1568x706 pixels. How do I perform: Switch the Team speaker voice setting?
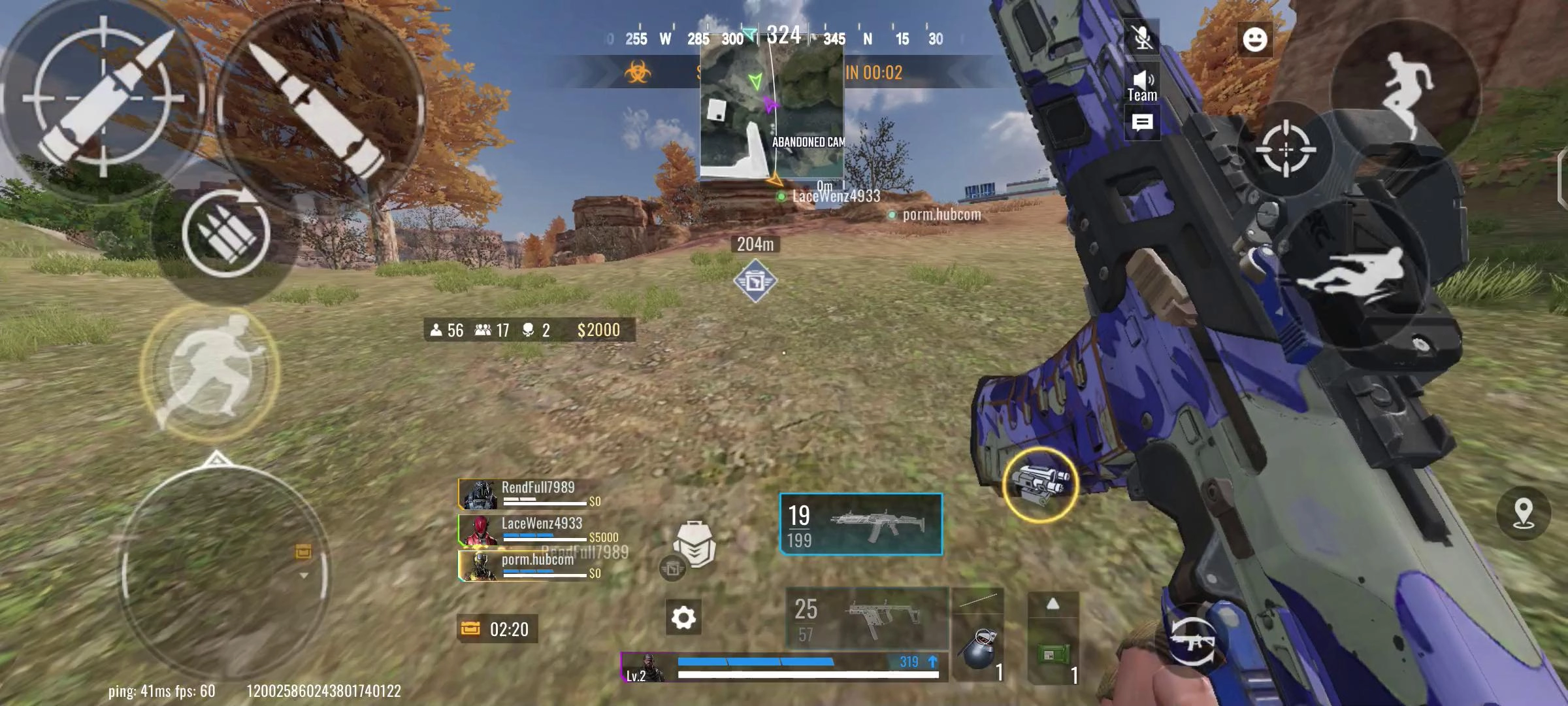click(x=1142, y=86)
